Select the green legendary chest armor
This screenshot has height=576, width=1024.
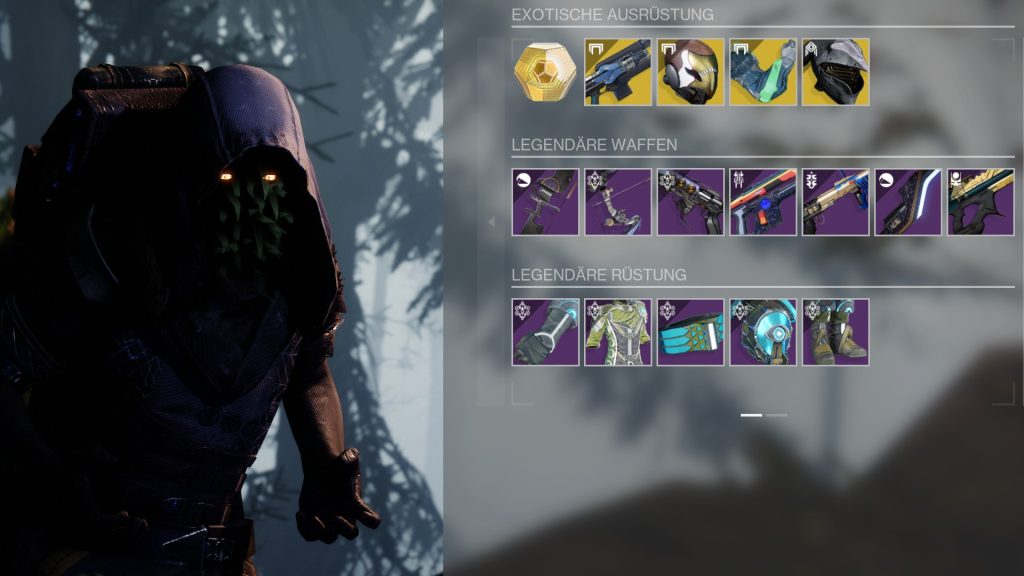point(618,332)
